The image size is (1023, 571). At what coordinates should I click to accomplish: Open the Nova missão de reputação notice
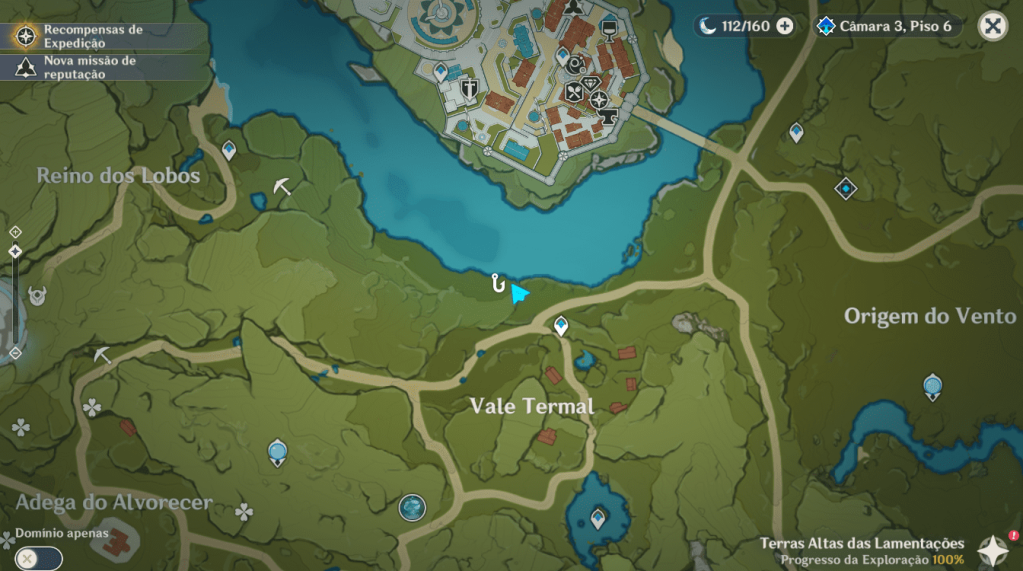(x=88, y=67)
